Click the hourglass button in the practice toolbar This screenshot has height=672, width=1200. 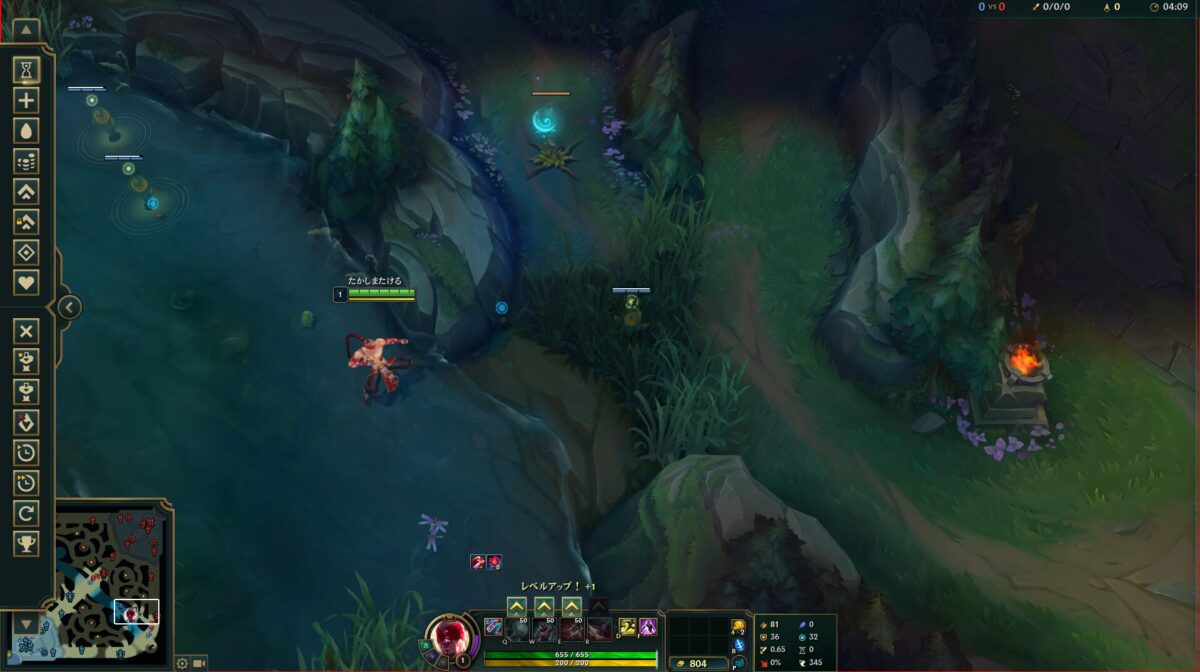coord(26,69)
